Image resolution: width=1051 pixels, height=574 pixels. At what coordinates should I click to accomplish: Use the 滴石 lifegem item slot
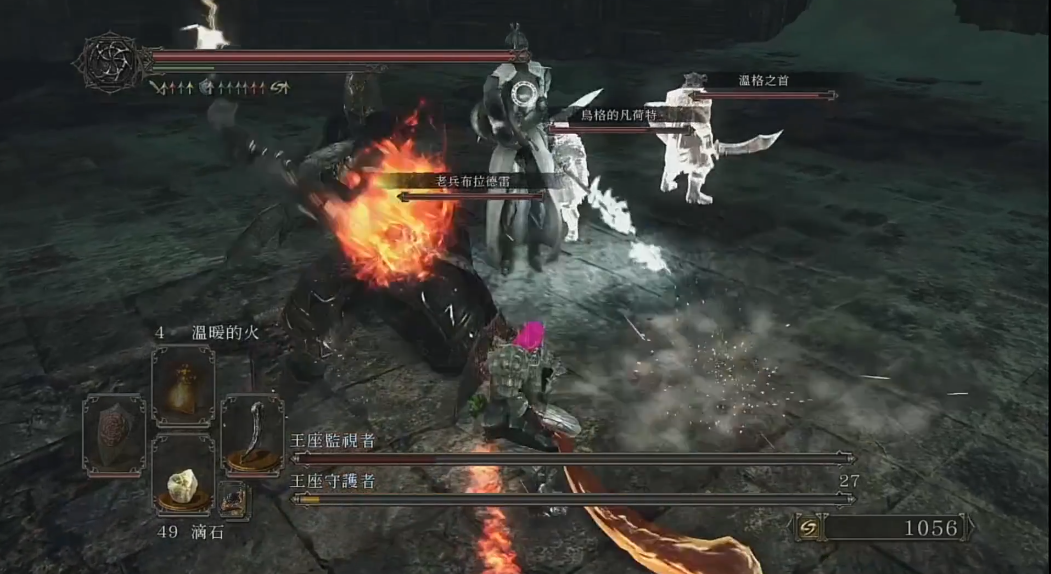tap(183, 476)
